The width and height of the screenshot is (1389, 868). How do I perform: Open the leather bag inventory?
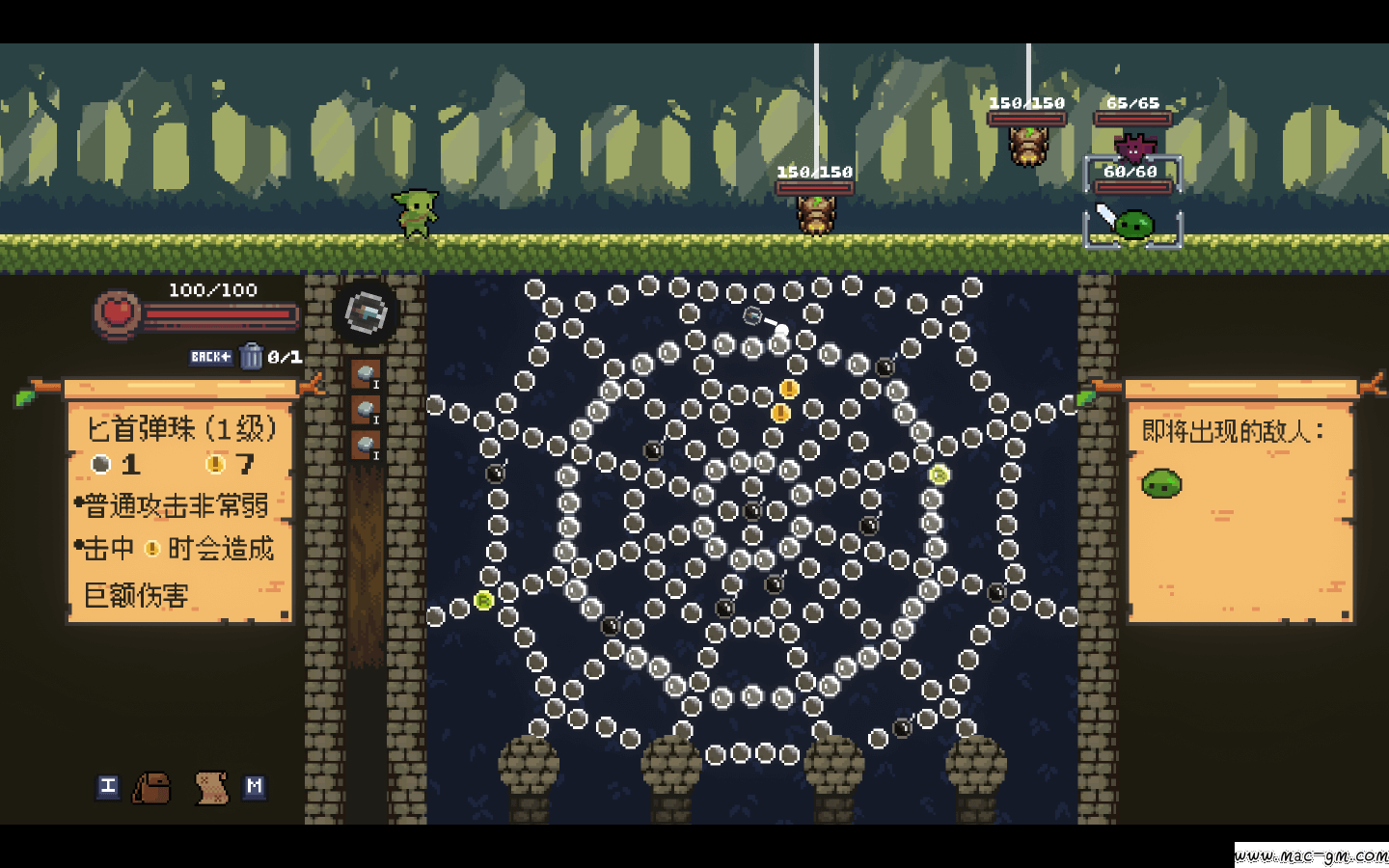[x=151, y=788]
